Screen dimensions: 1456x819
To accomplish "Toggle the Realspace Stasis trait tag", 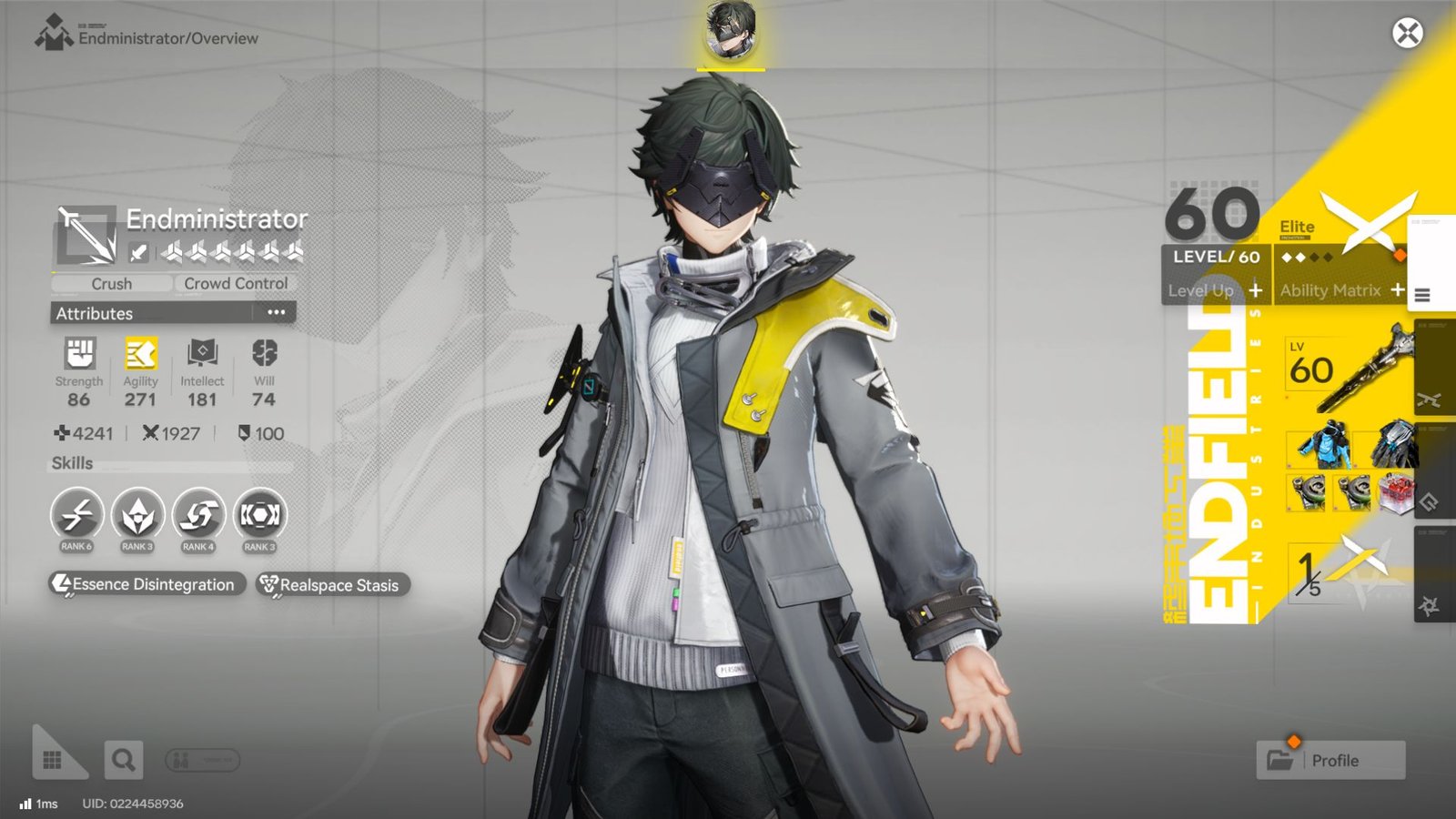I will coord(331,585).
